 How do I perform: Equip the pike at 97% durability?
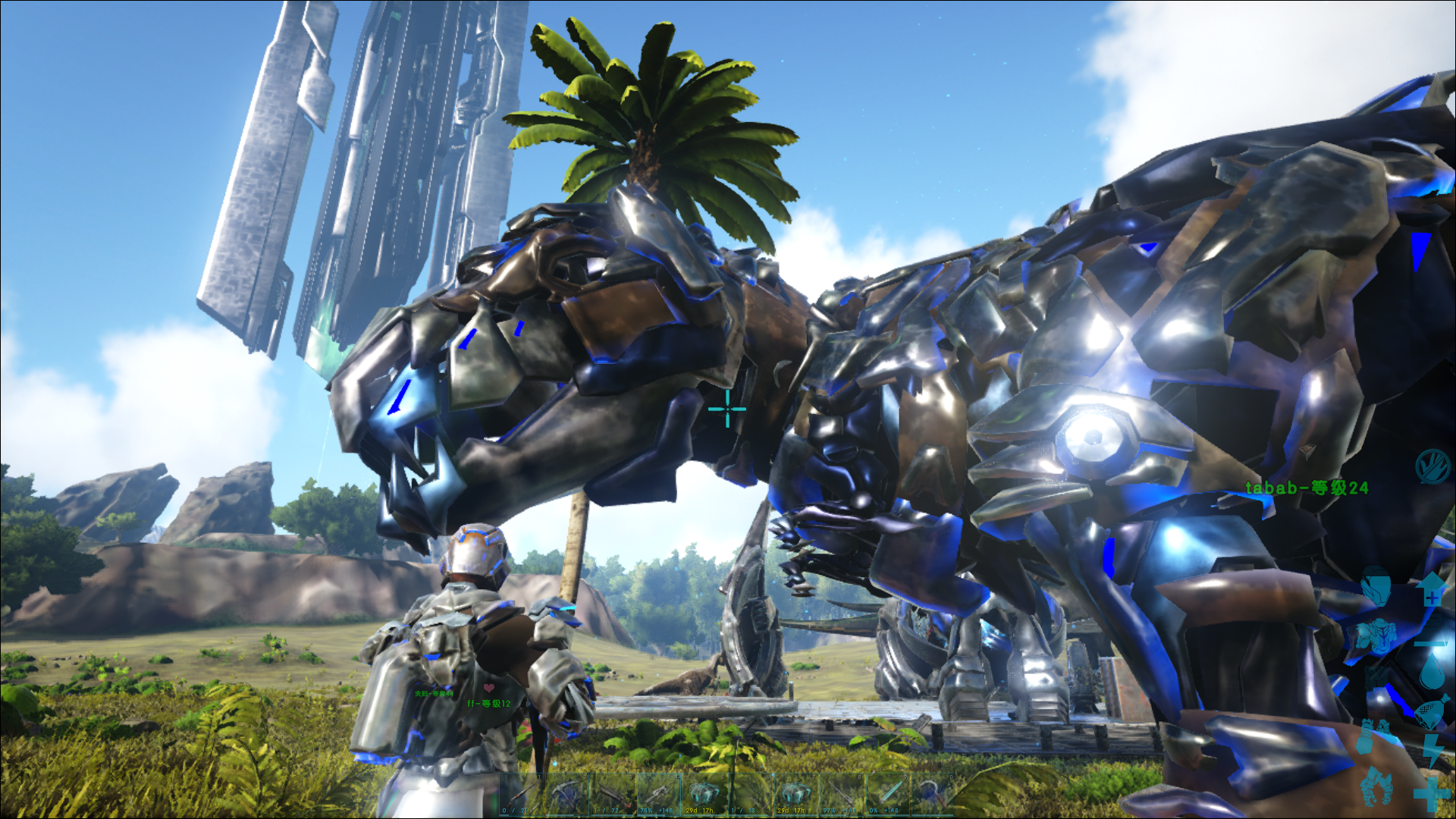coord(843,795)
